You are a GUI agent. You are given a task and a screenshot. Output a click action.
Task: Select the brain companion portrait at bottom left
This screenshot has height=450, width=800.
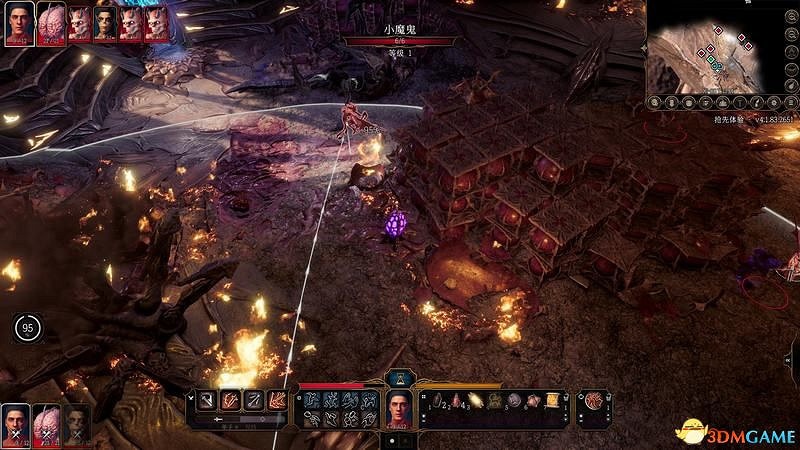pos(47,423)
